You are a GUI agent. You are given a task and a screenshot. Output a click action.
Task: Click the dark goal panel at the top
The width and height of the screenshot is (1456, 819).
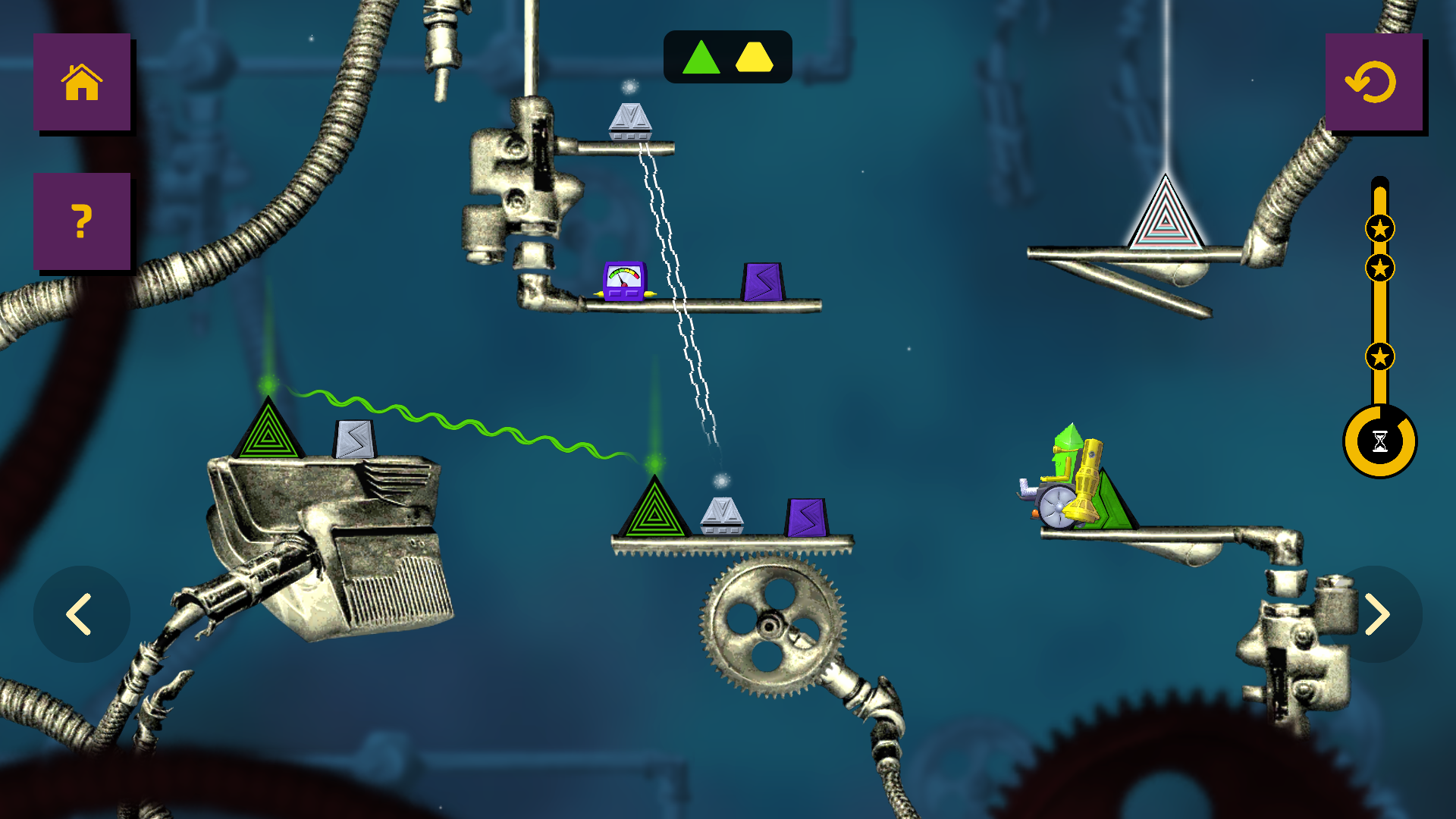click(728, 57)
